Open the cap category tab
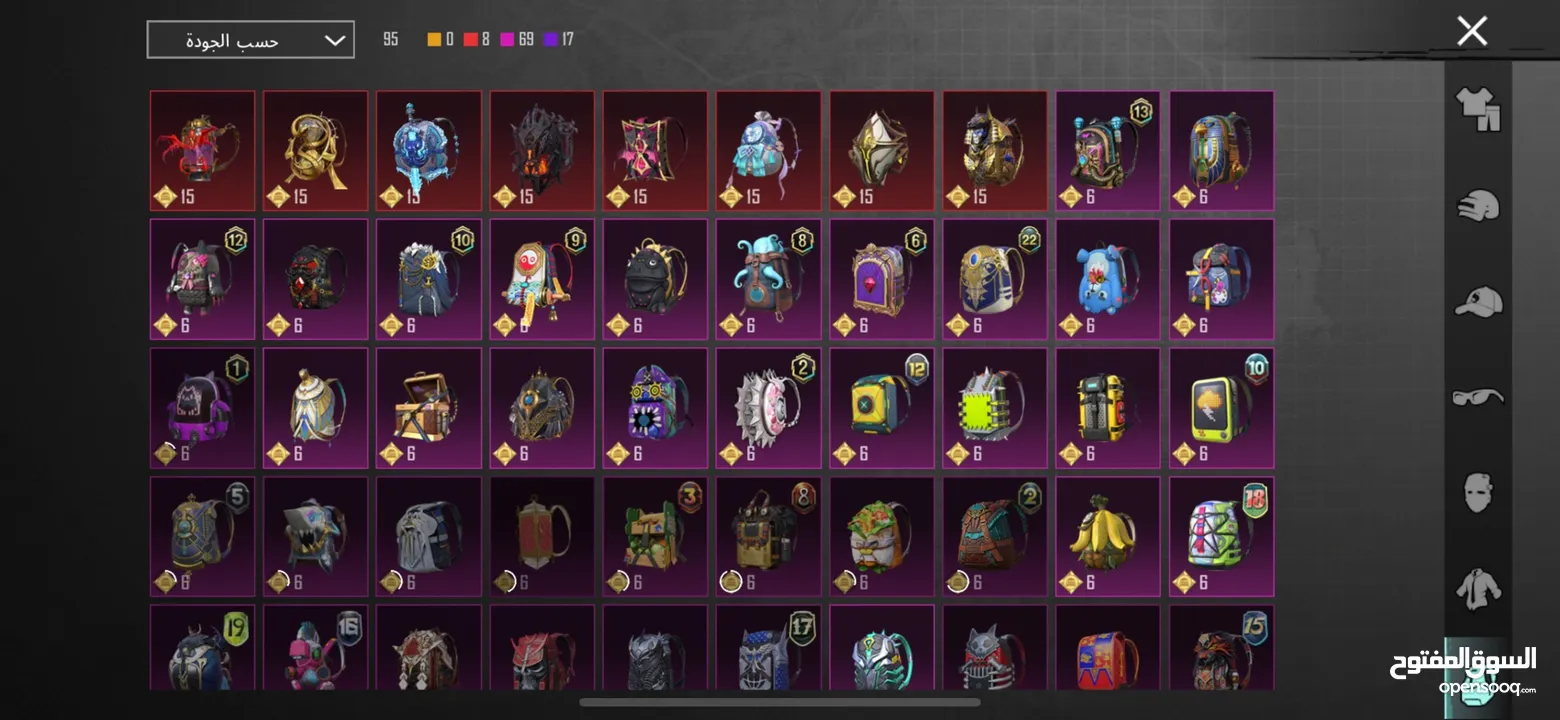This screenshot has height=720, width=1560. coord(1478,301)
